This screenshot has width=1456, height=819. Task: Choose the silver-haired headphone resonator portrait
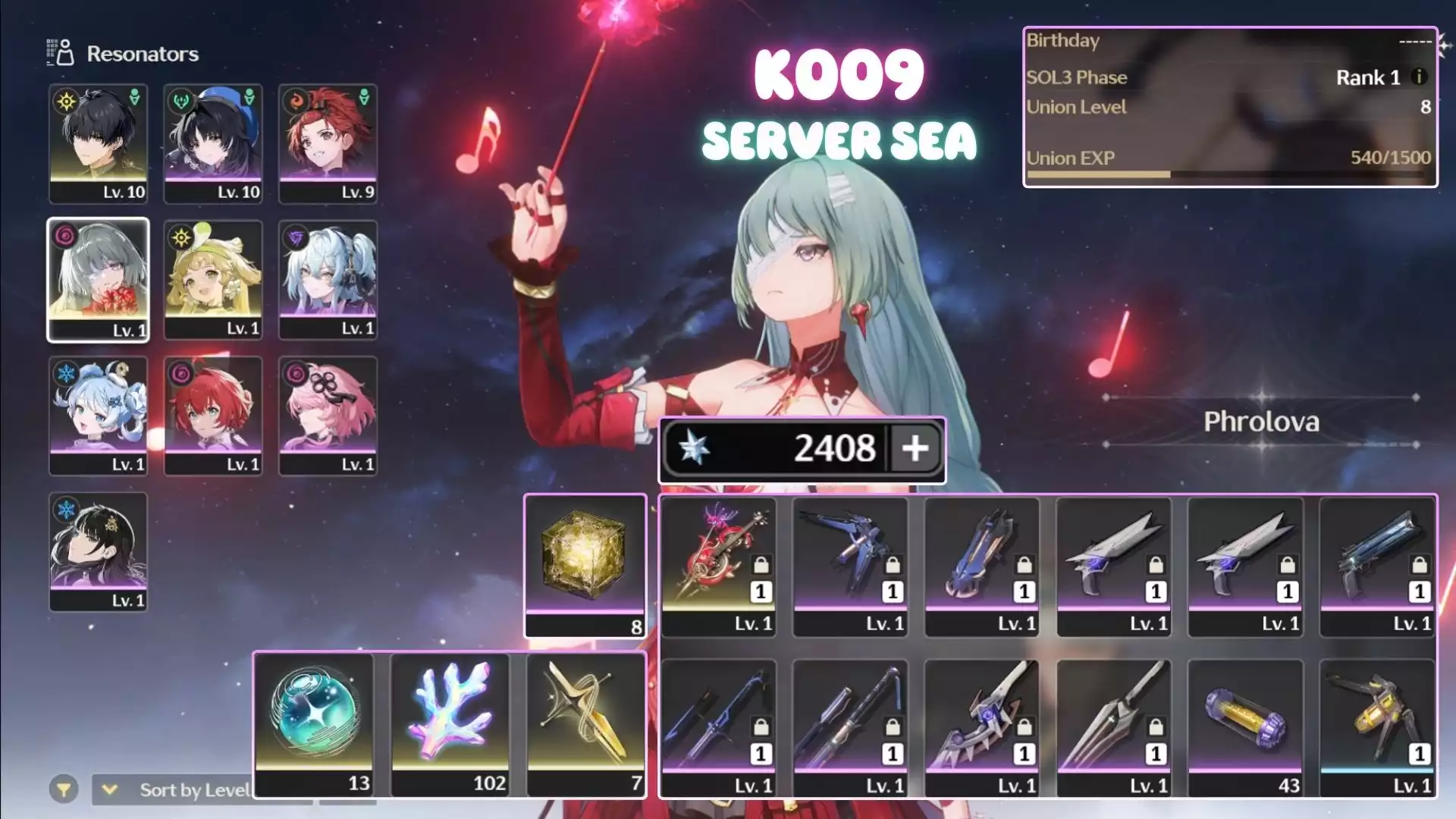coord(328,279)
